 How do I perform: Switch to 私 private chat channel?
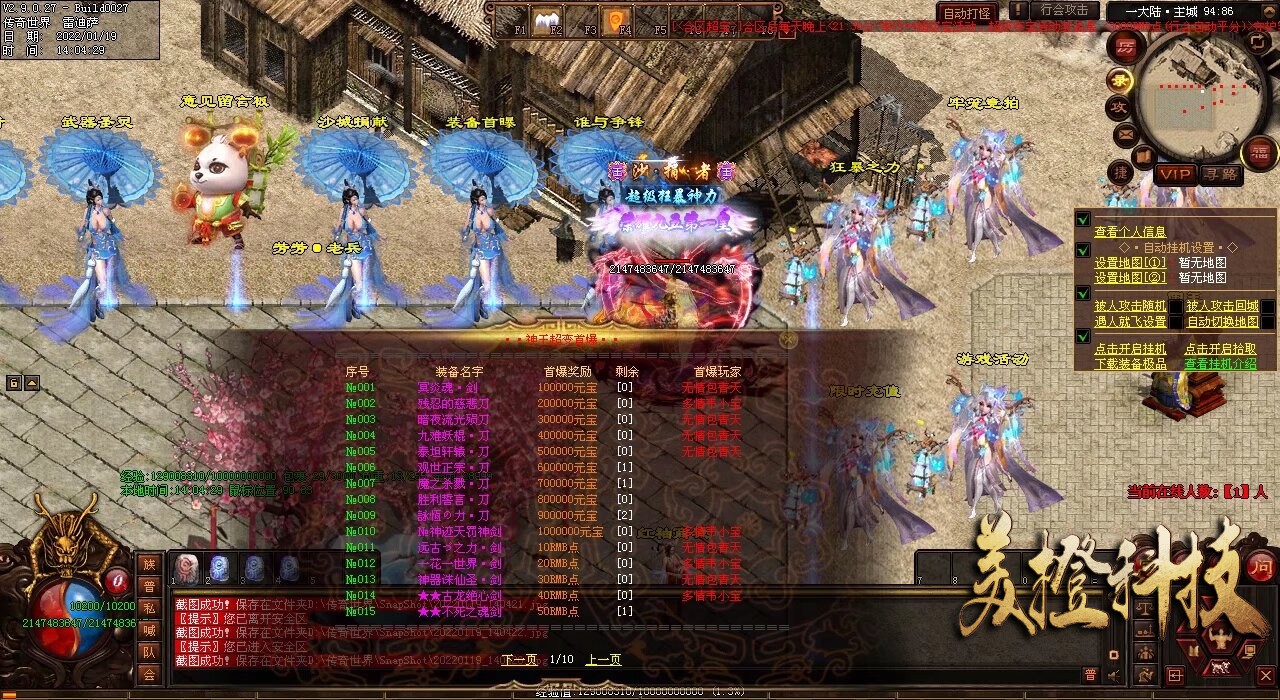(149, 609)
